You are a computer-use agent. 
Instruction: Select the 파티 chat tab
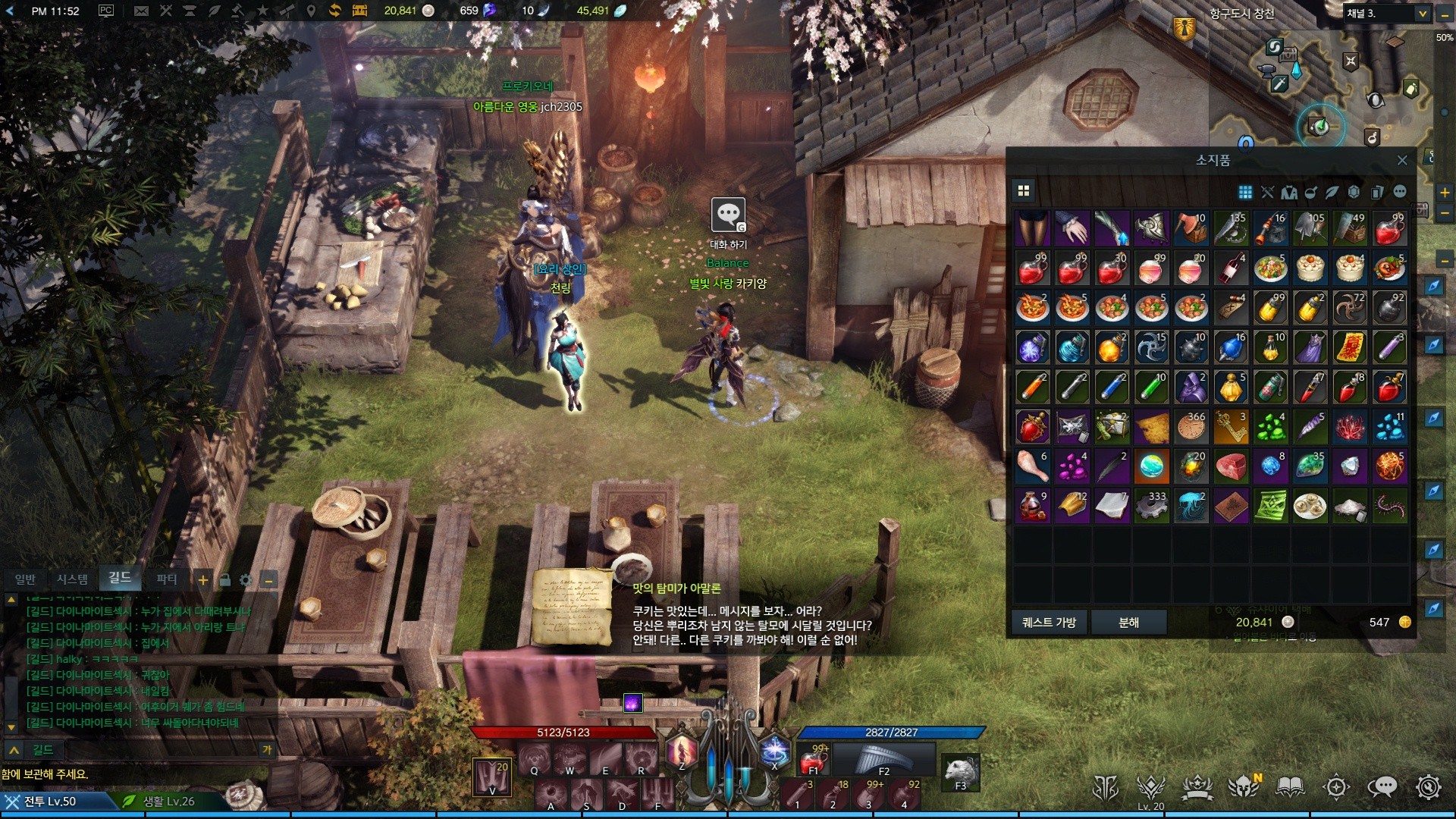coord(166,579)
